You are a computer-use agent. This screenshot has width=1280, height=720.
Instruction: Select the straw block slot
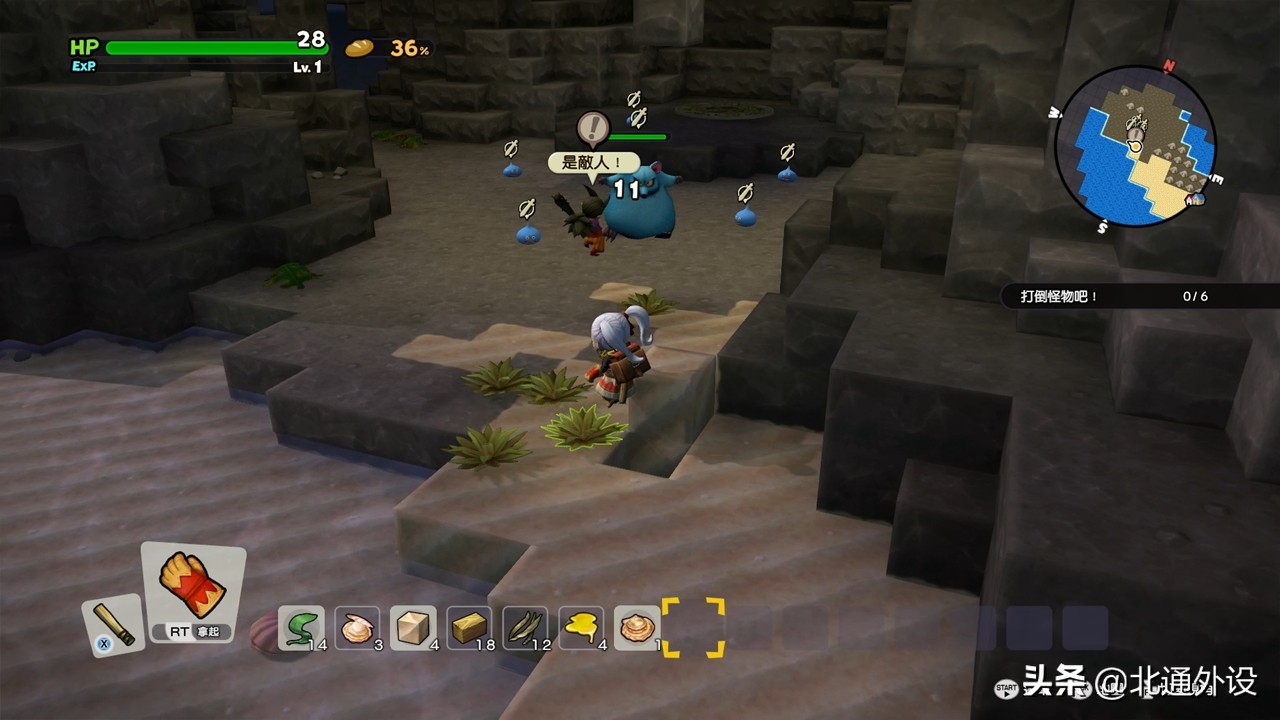469,628
